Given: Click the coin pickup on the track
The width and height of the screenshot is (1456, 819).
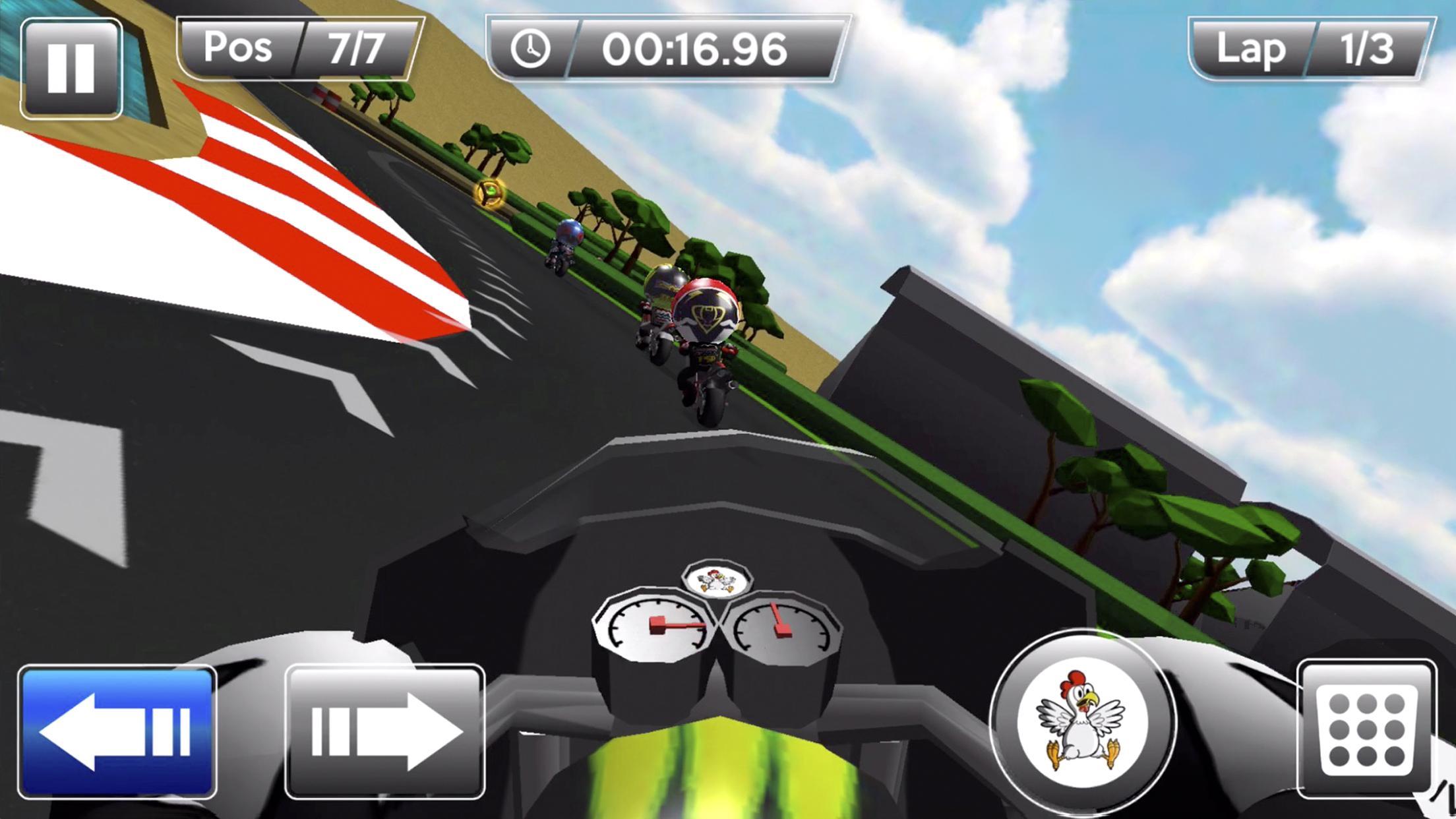Looking at the screenshot, I should click(489, 195).
